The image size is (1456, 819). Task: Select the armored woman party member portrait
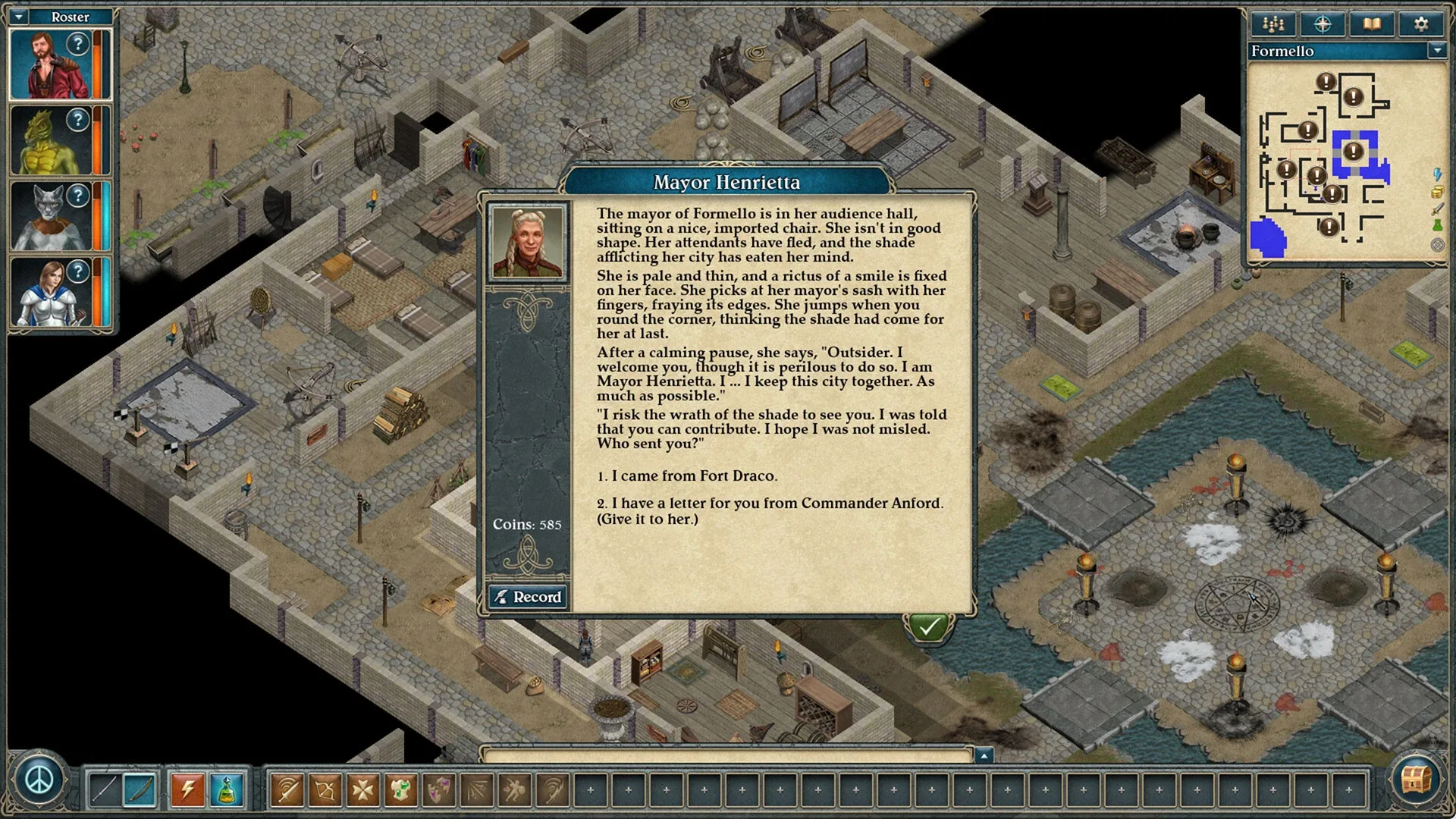pos(50,293)
